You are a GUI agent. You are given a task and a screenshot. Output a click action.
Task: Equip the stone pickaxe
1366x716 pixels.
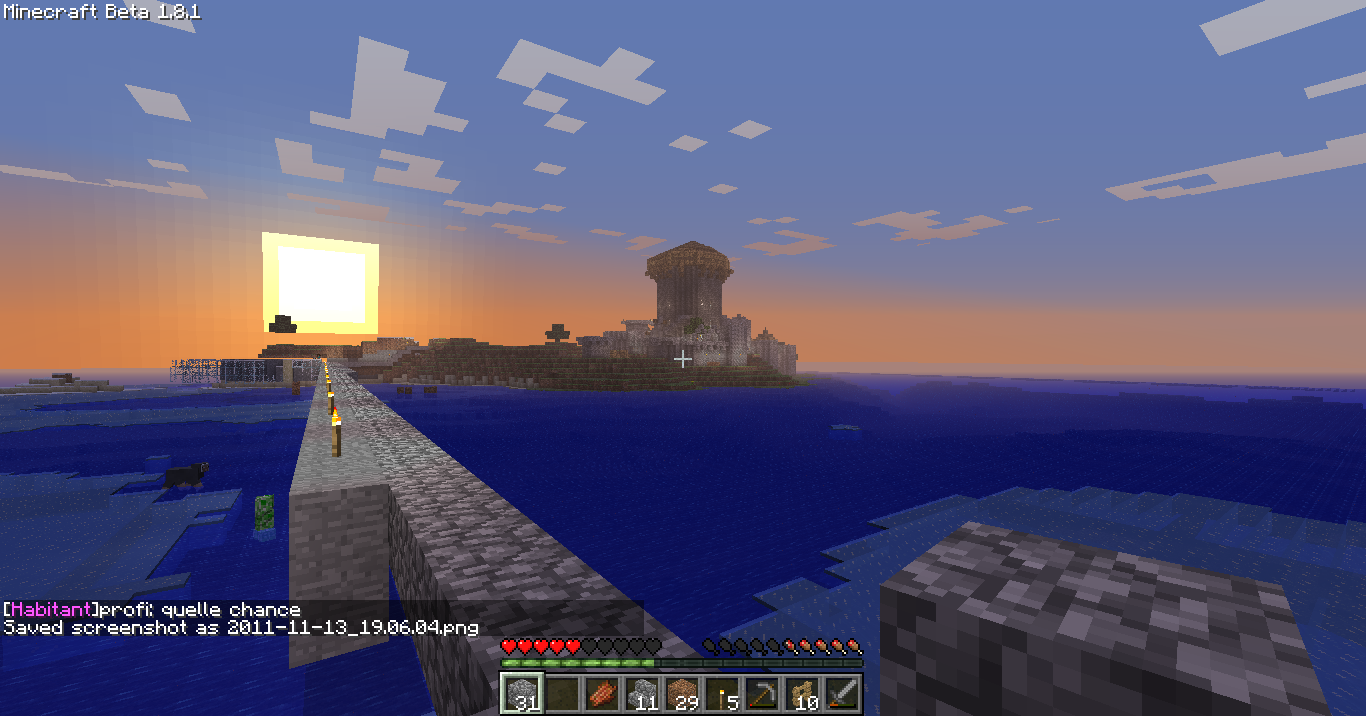(761, 692)
